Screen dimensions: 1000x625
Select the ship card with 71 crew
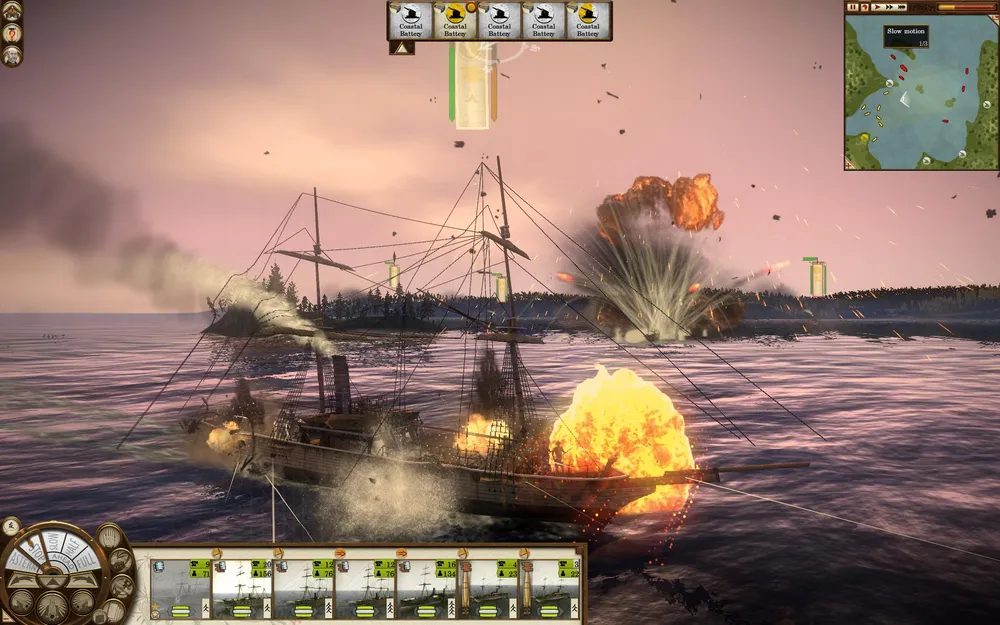point(181,589)
